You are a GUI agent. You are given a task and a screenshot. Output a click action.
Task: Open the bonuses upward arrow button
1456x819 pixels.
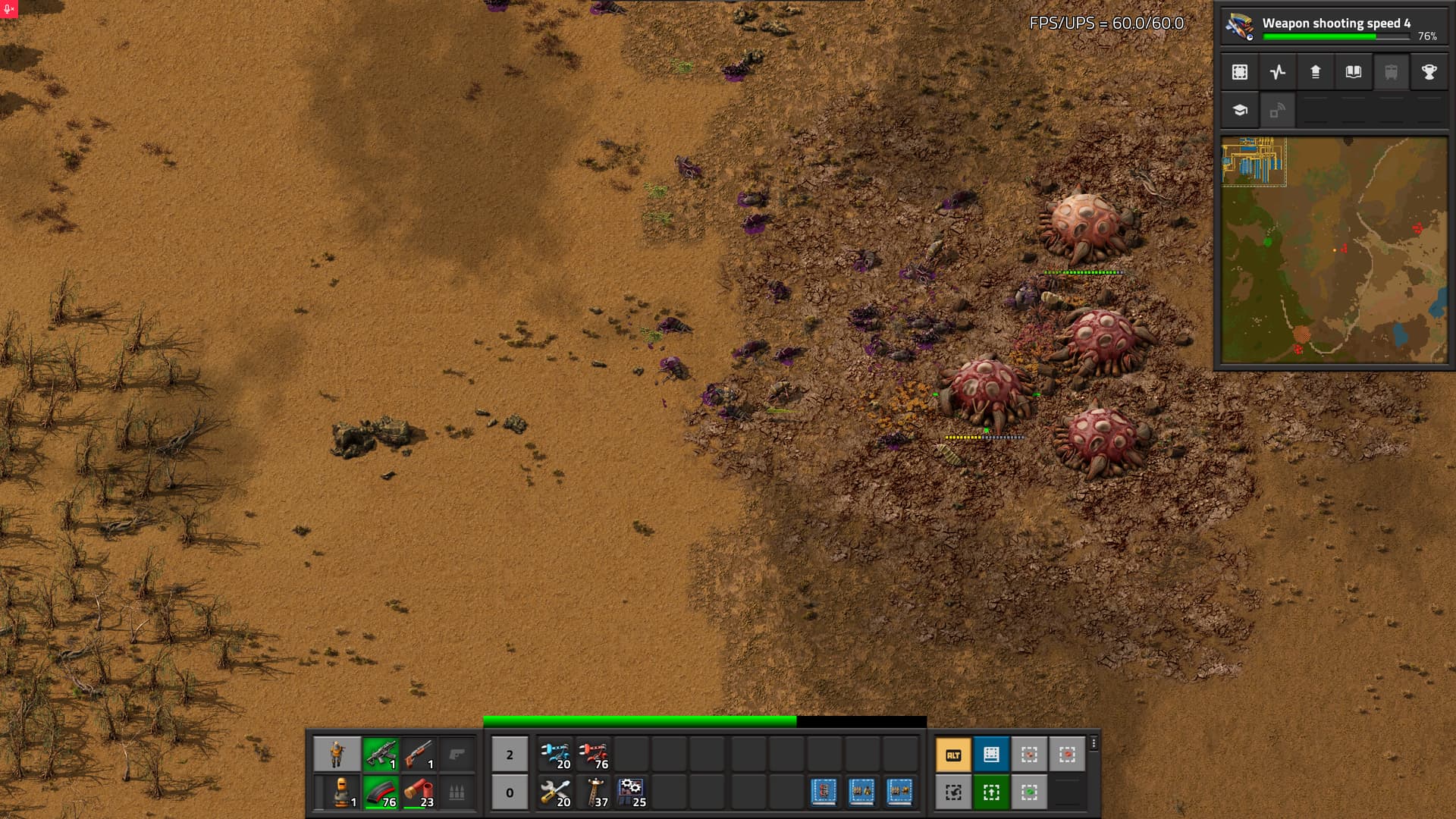pyautogui.click(x=1316, y=72)
